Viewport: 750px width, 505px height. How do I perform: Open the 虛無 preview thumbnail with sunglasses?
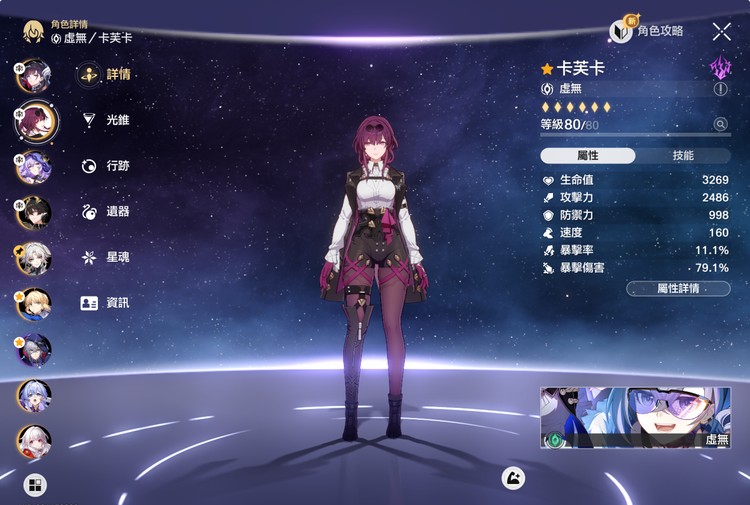[636, 417]
